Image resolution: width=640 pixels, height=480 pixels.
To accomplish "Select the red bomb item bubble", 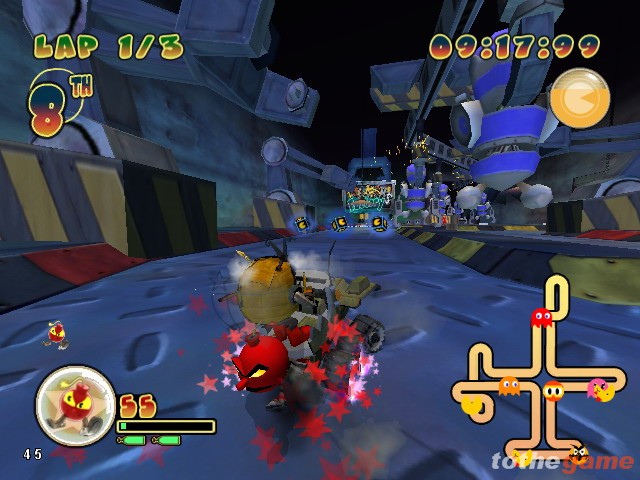I will [x=76, y=406].
